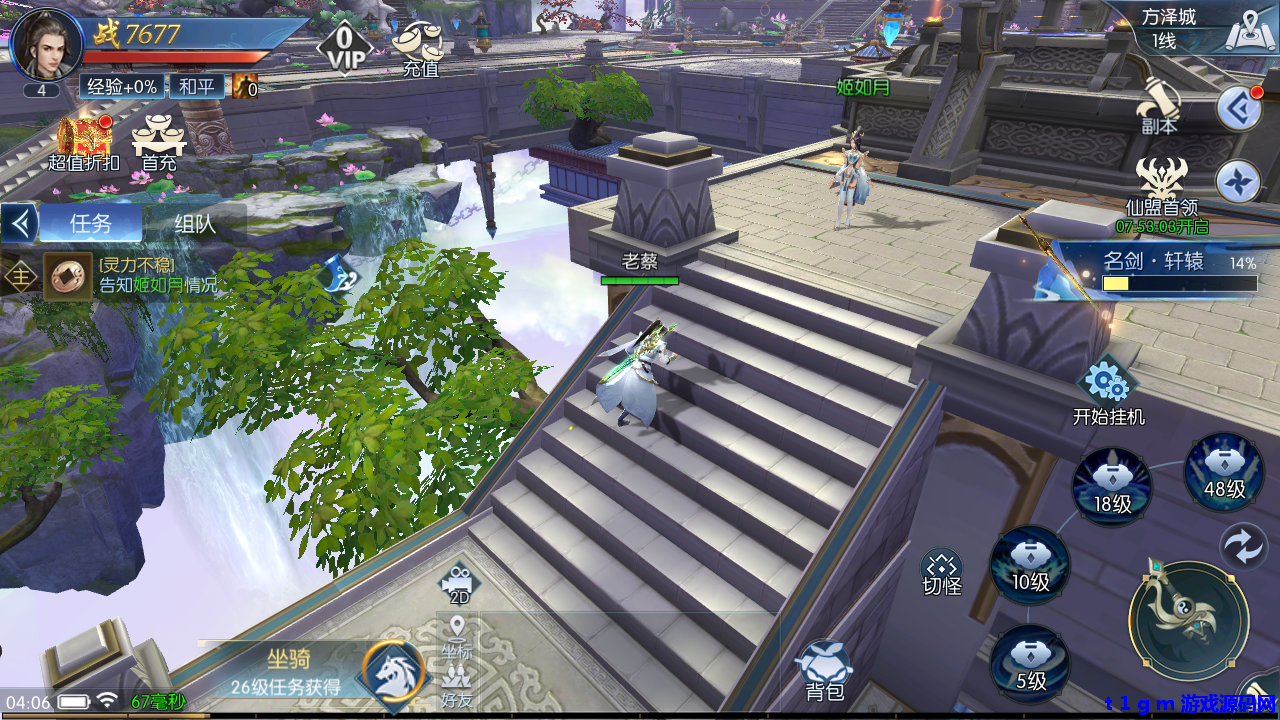Open the 背包 backpack

point(824,668)
